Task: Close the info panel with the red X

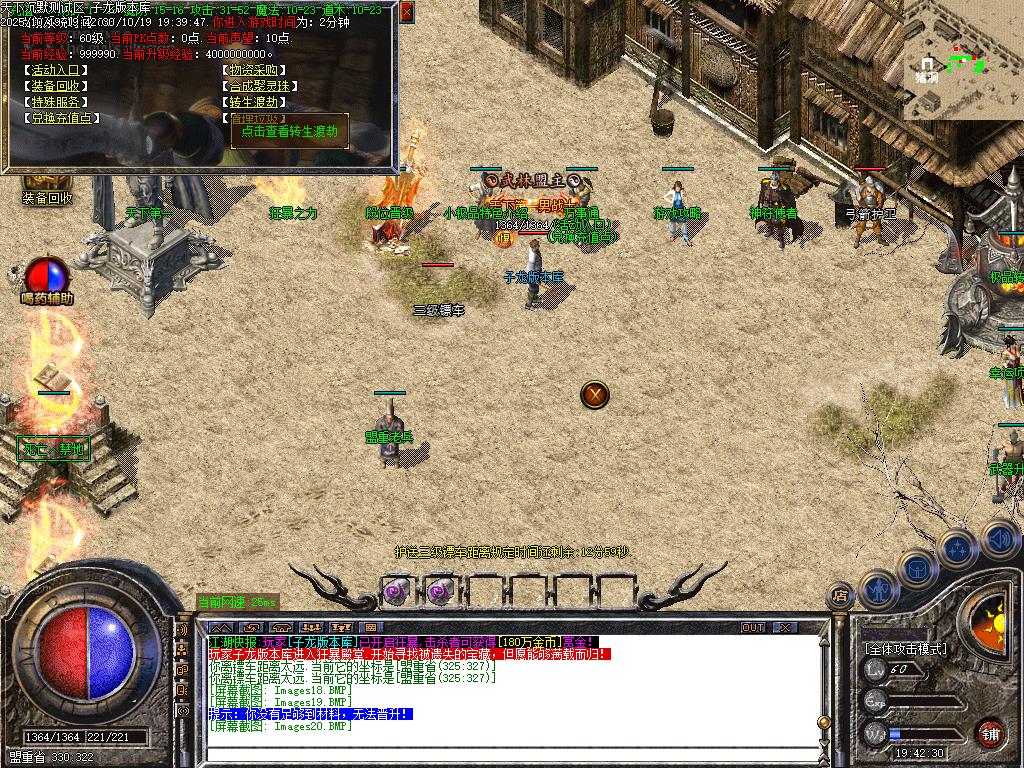Action: (x=406, y=12)
